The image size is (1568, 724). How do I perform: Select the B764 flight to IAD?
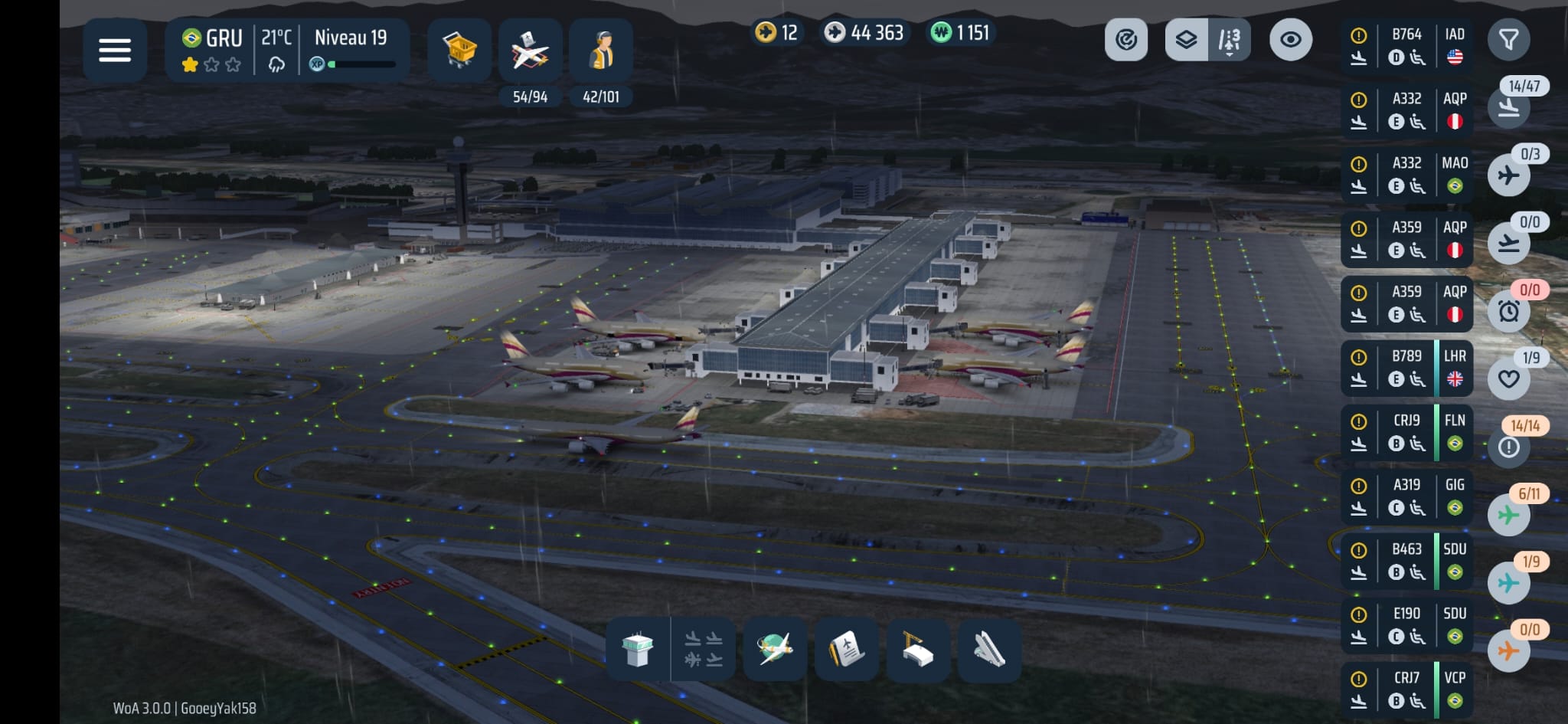click(1406, 46)
